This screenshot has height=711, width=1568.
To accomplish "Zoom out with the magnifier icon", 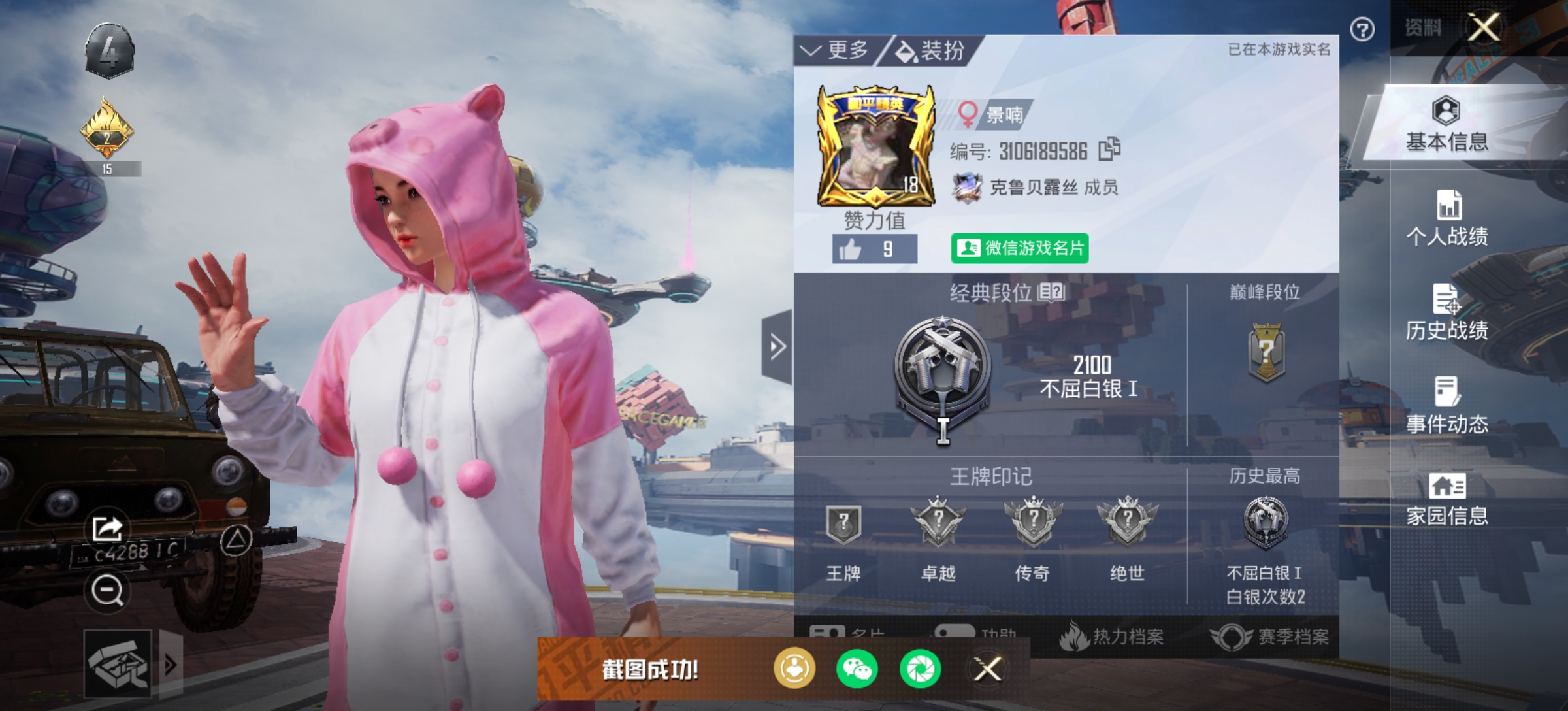I will (x=107, y=591).
